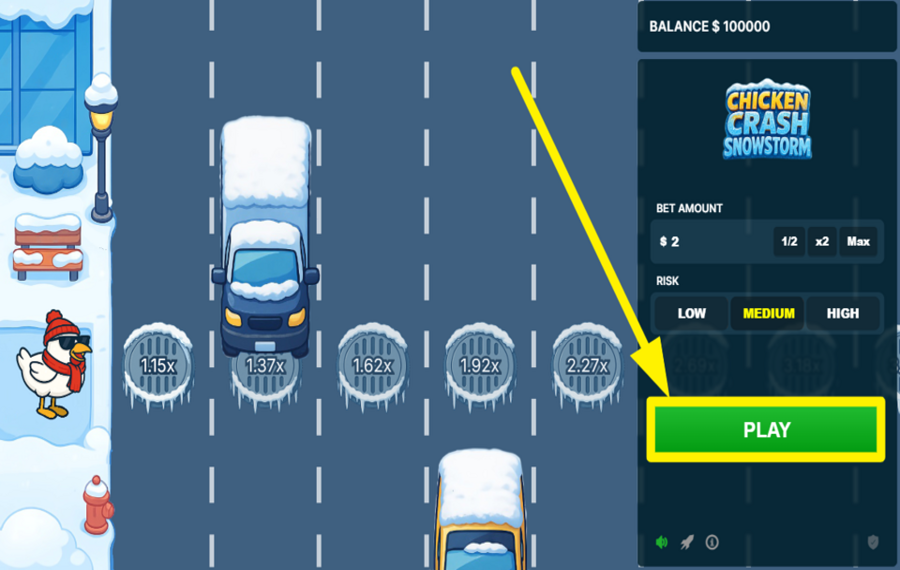900x570 pixels.
Task: Start the round with the green PLAY button
Action: tap(766, 430)
